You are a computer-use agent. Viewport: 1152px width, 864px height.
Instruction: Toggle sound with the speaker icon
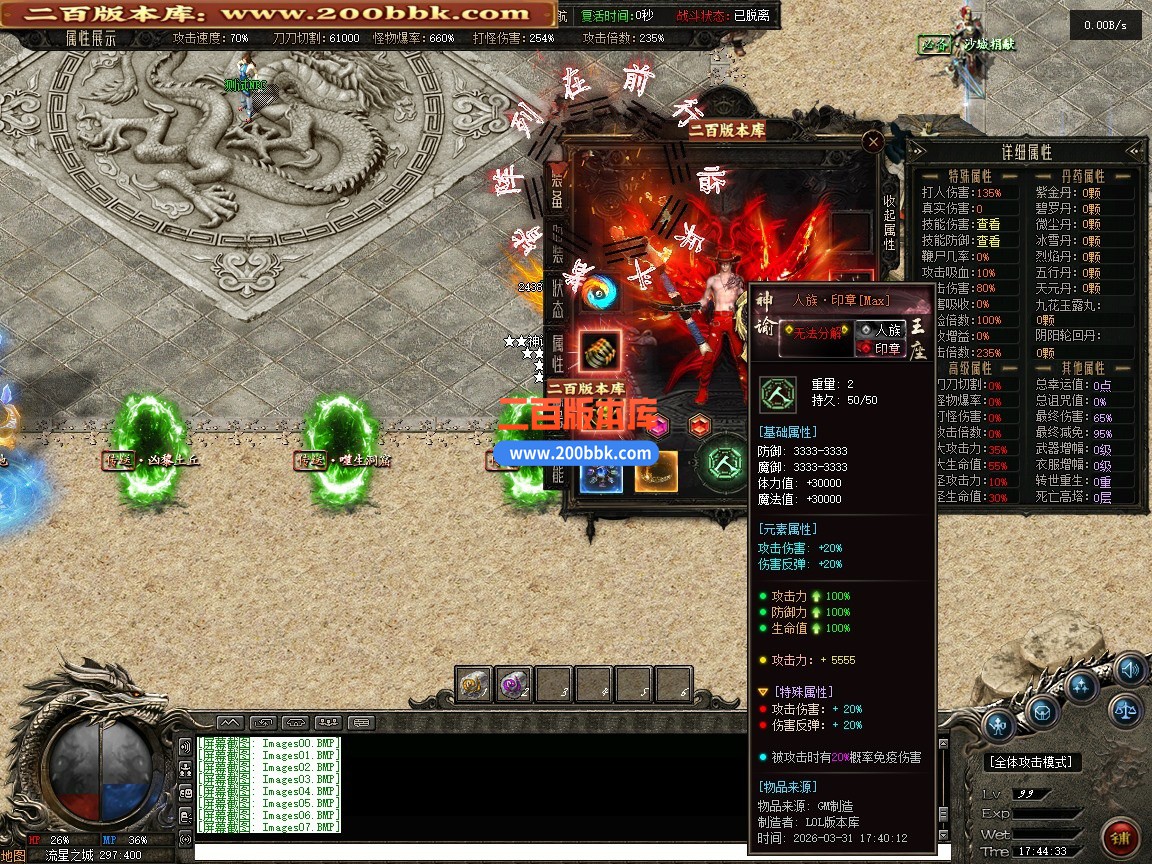click(x=1130, y=670)
